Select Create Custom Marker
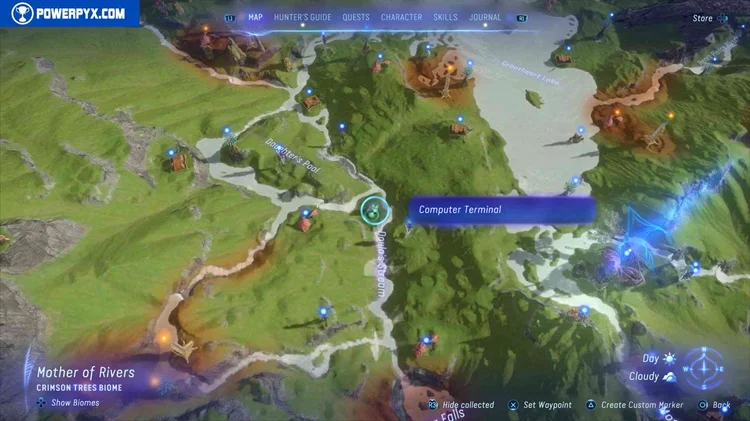750x421 pixels. point(635,405)
